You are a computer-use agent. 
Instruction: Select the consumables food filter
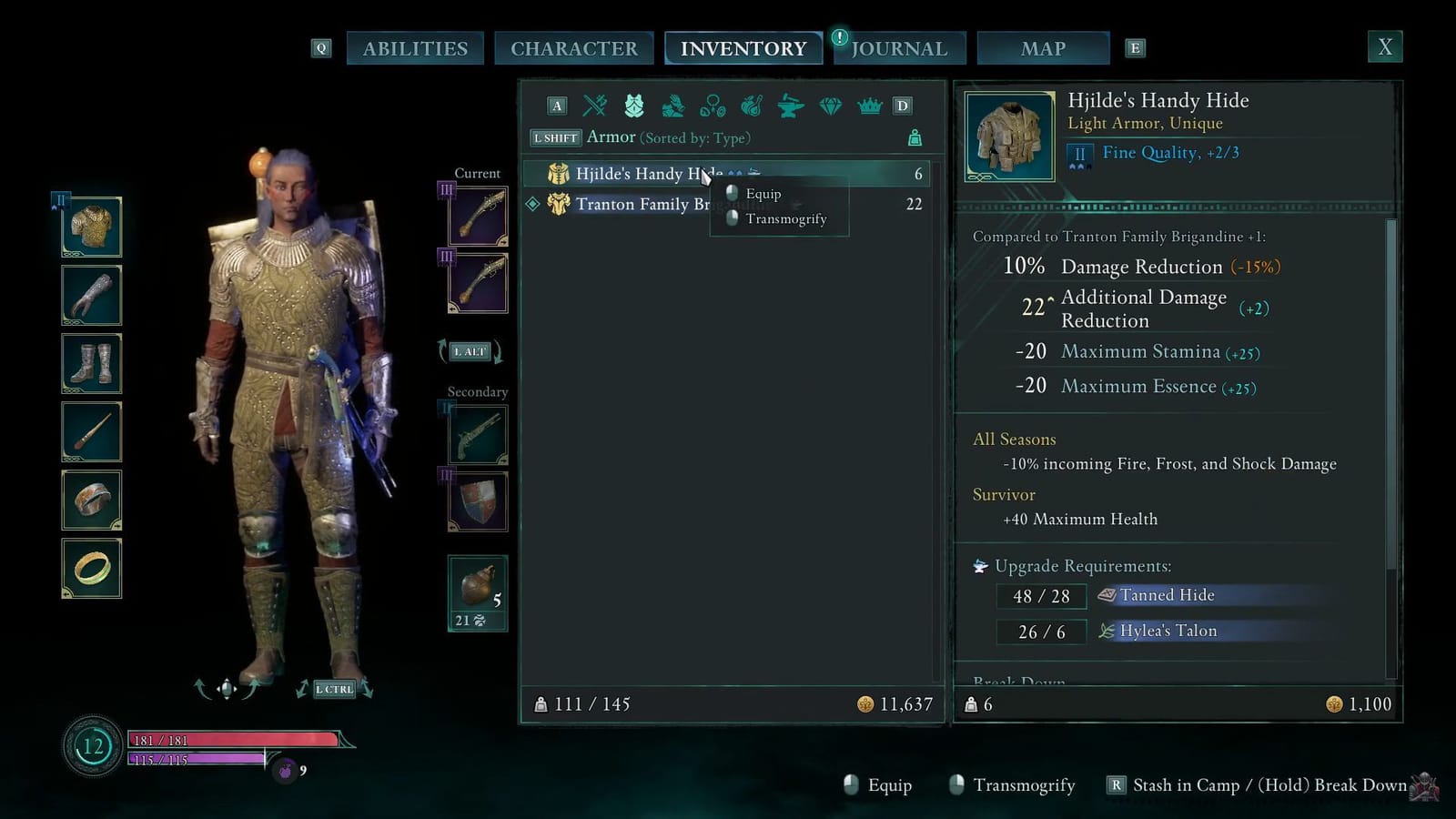(750, 106)
